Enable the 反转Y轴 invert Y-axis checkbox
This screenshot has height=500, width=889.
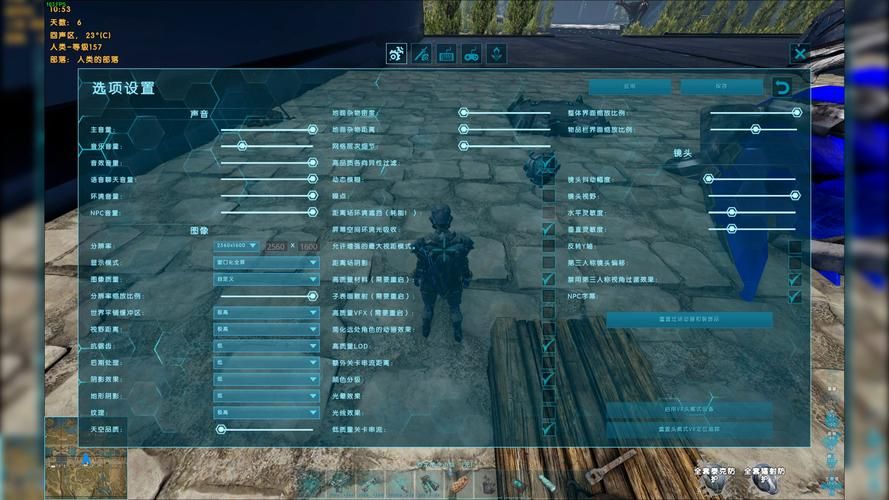pyautogui.click(x=795, y=246)
